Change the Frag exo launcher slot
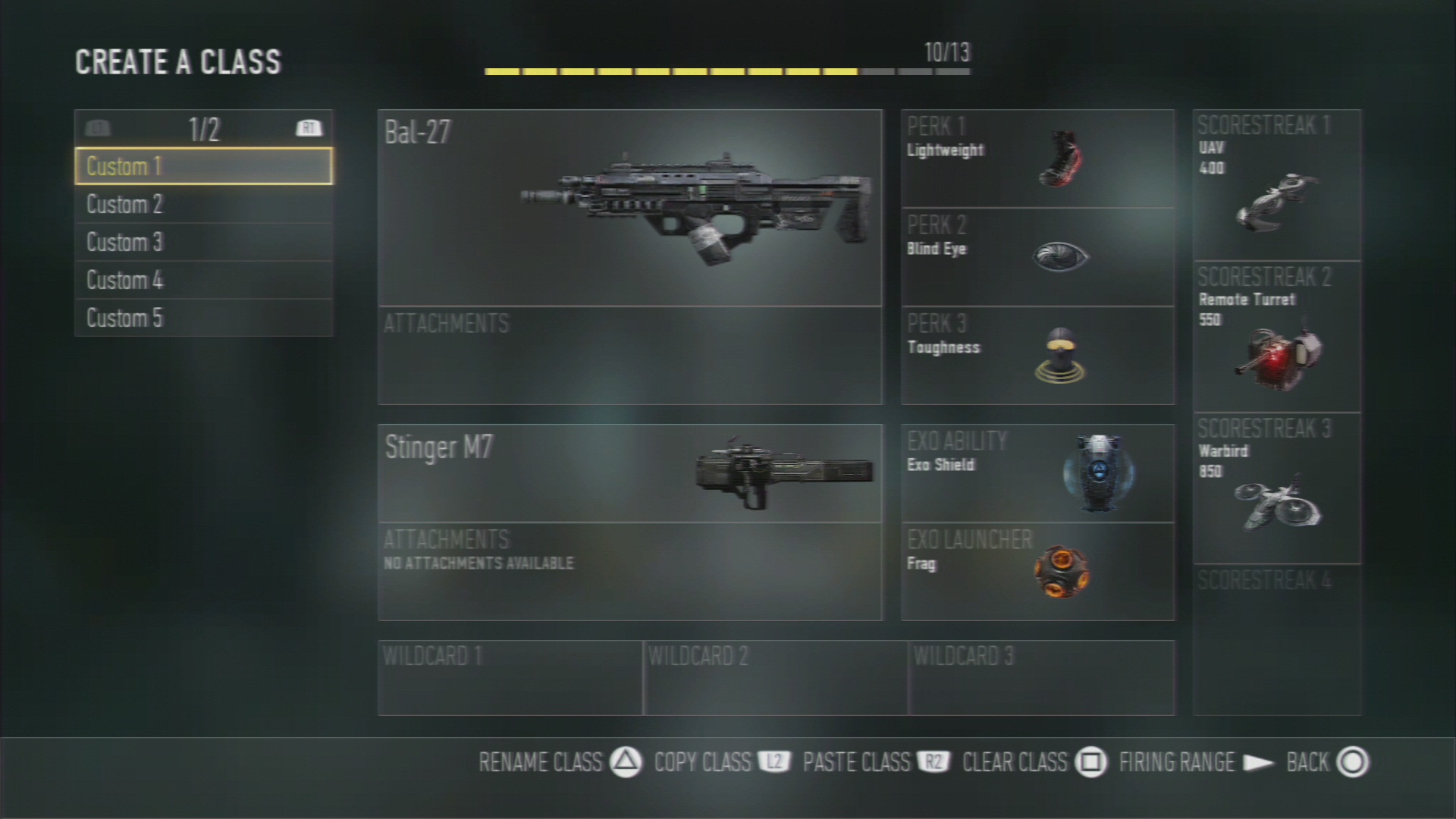Screen dimensions: 1456x819 pyautogui.click(x=1037, y=572)
